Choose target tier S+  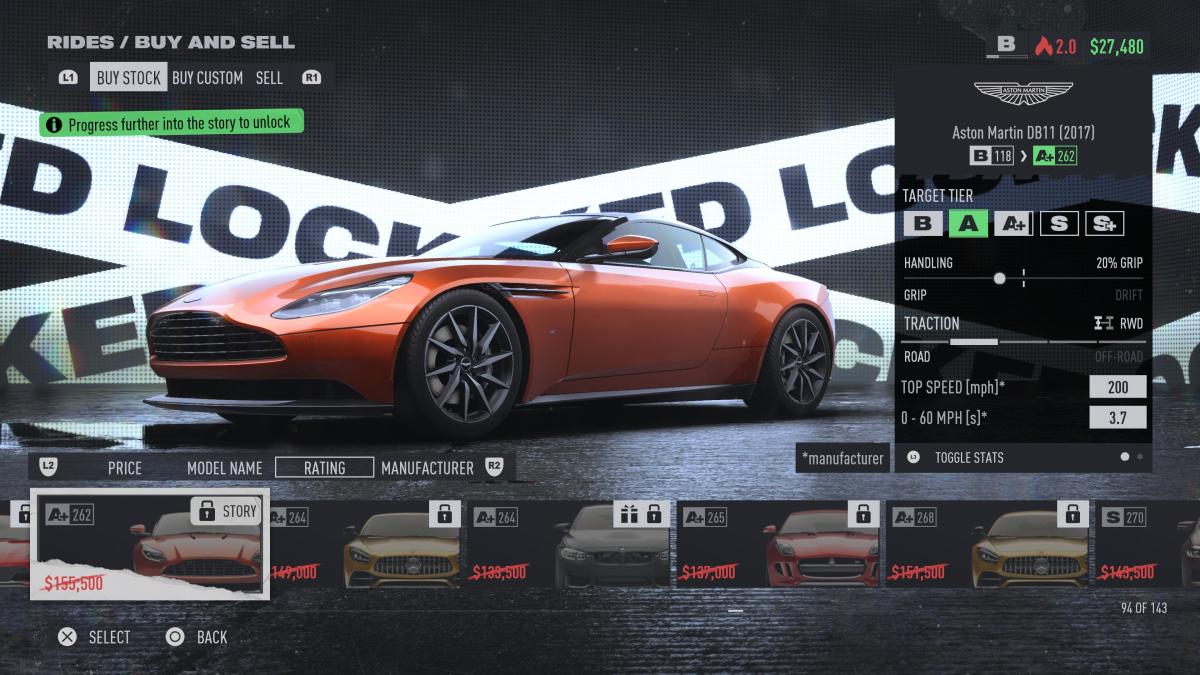click(x=1105, y=223)
